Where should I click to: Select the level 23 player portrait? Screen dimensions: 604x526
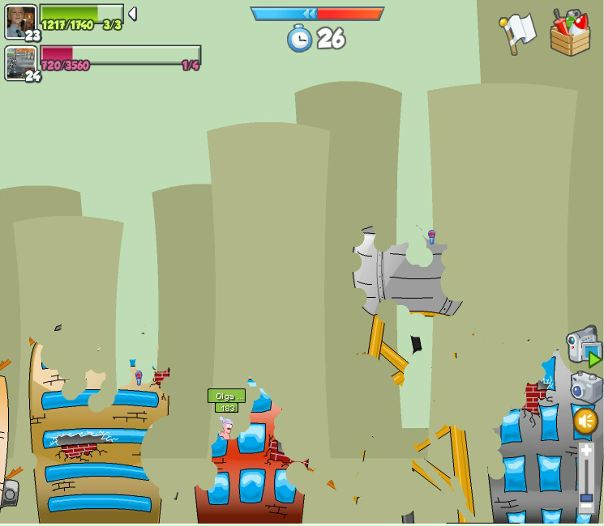(x=20, y=20)
